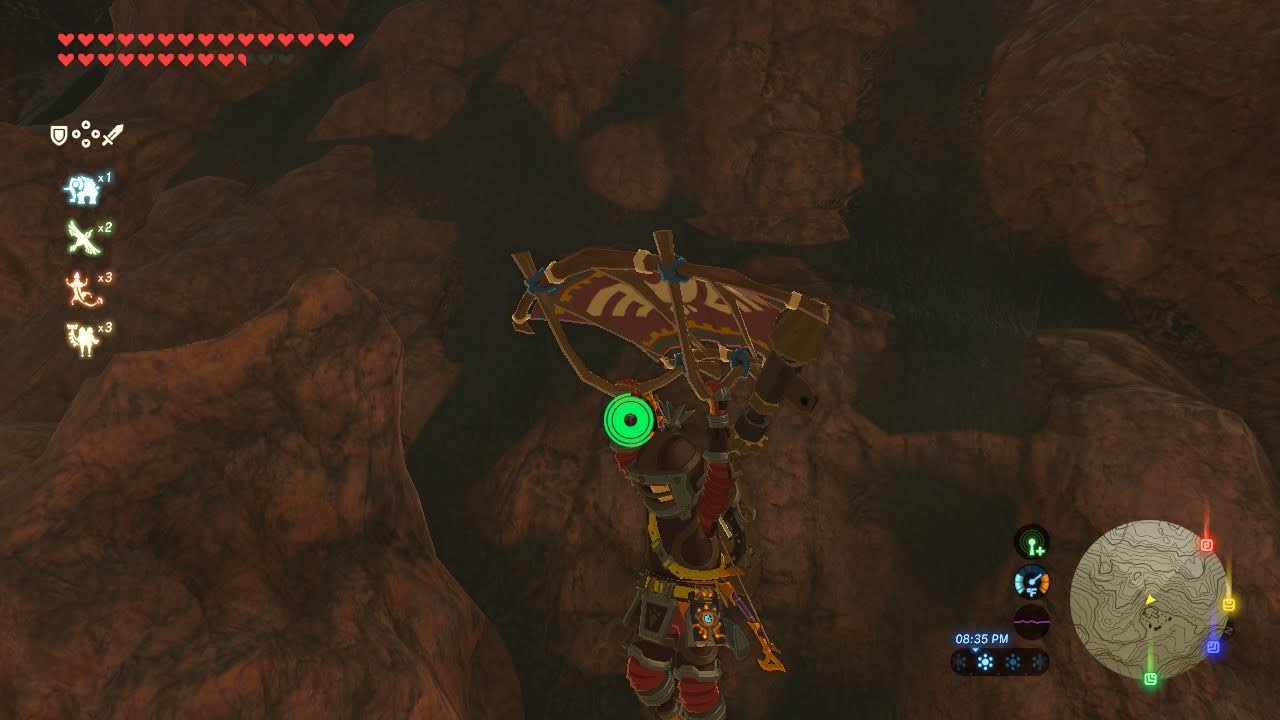Image resolution: width=1280 pixels, height=720 pixels.
Task: Choose Daruk's Protection lizard ability icon
Action: coord(80,289)
